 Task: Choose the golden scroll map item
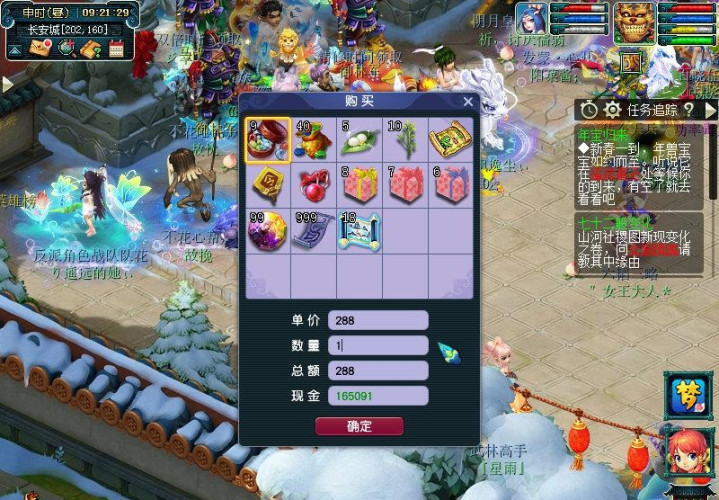[450, 141]
